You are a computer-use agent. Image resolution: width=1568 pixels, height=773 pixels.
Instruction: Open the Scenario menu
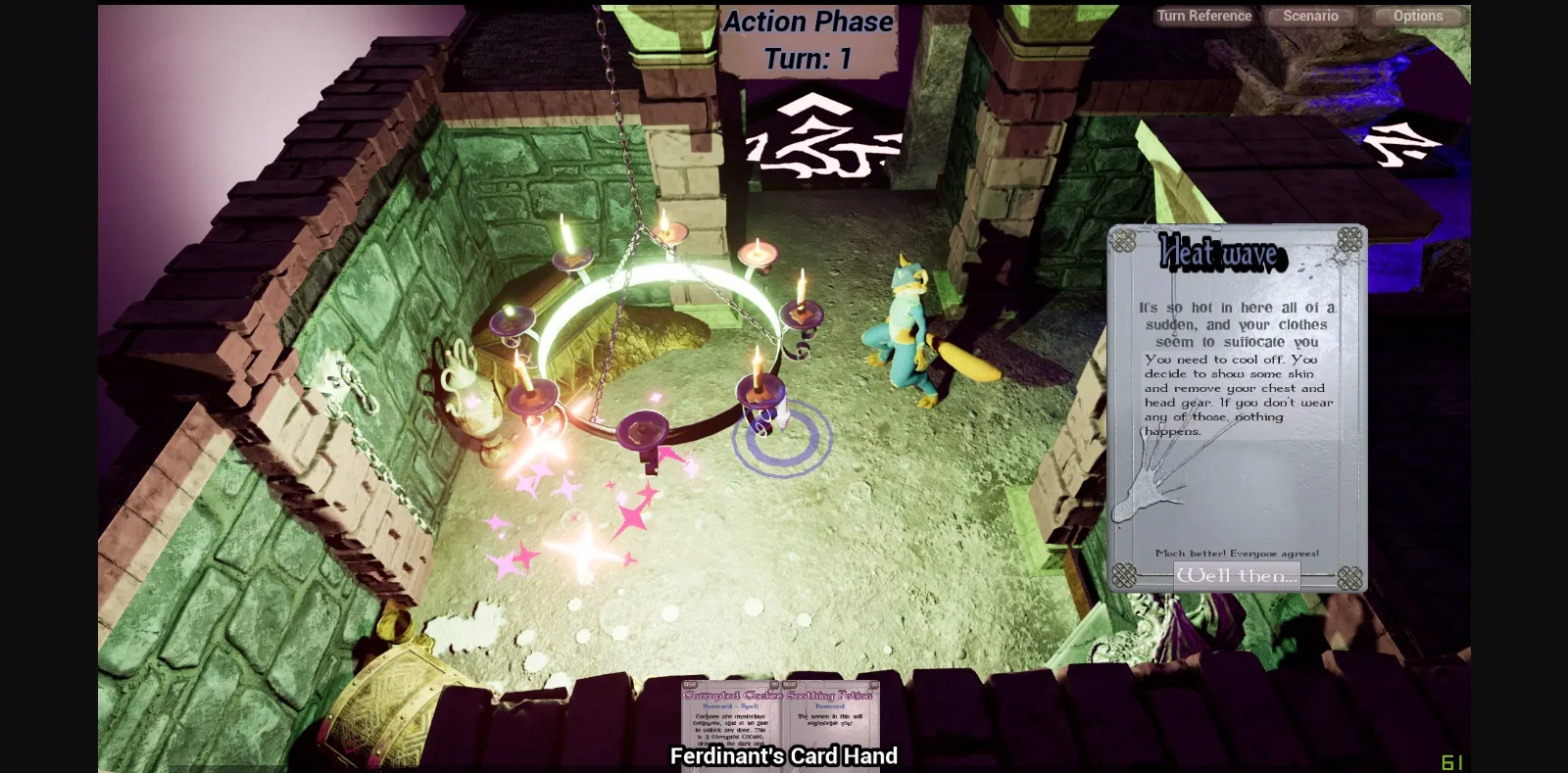click(1310, 16)
